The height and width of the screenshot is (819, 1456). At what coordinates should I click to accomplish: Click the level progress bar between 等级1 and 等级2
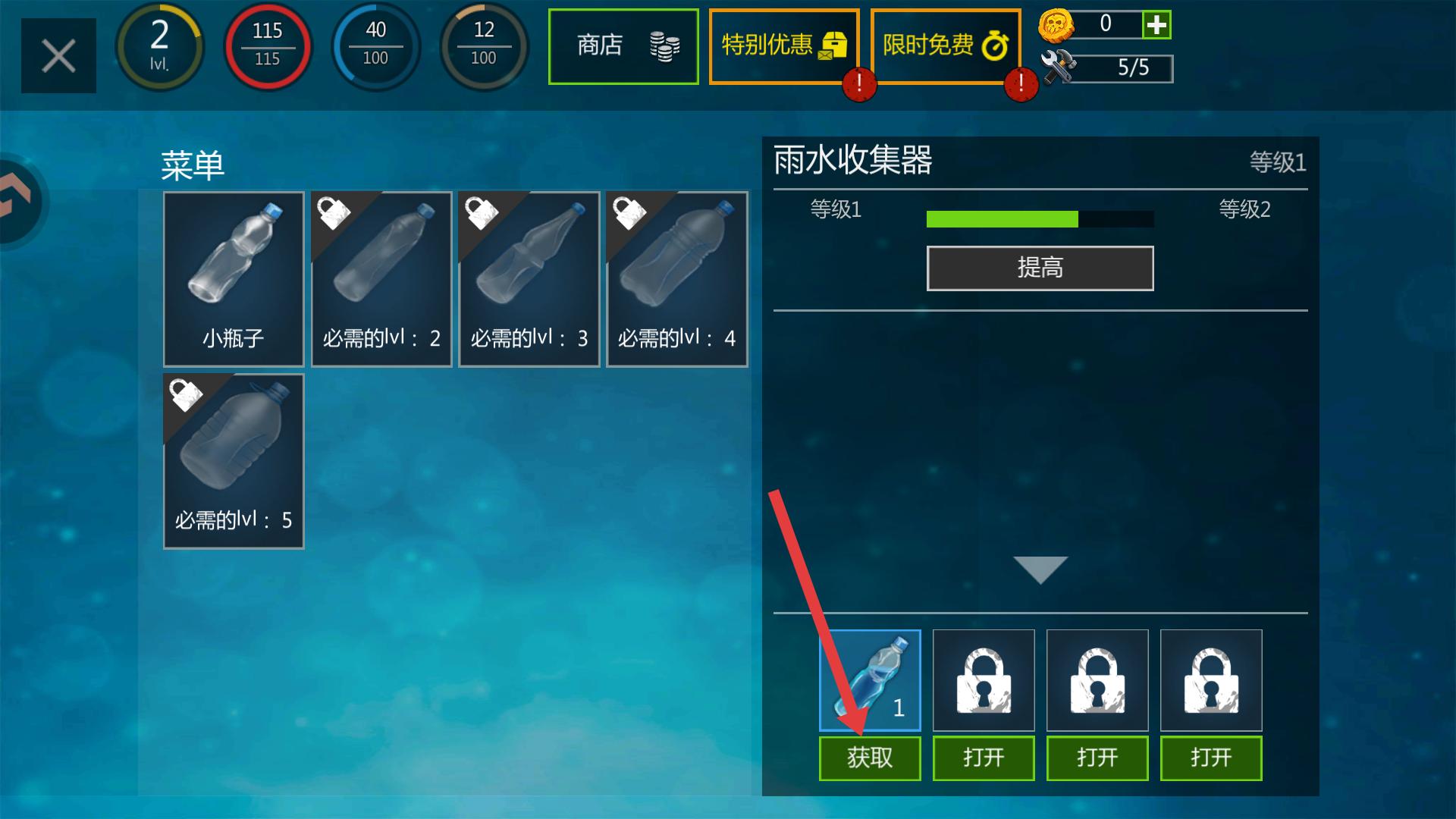pos(1039,219)
